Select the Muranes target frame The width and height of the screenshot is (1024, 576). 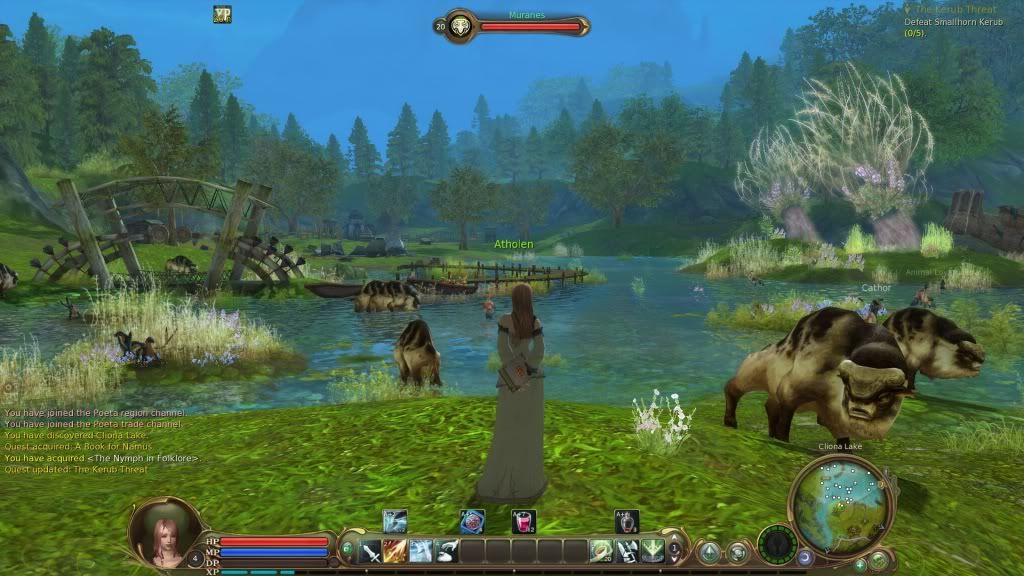[512, 25]
